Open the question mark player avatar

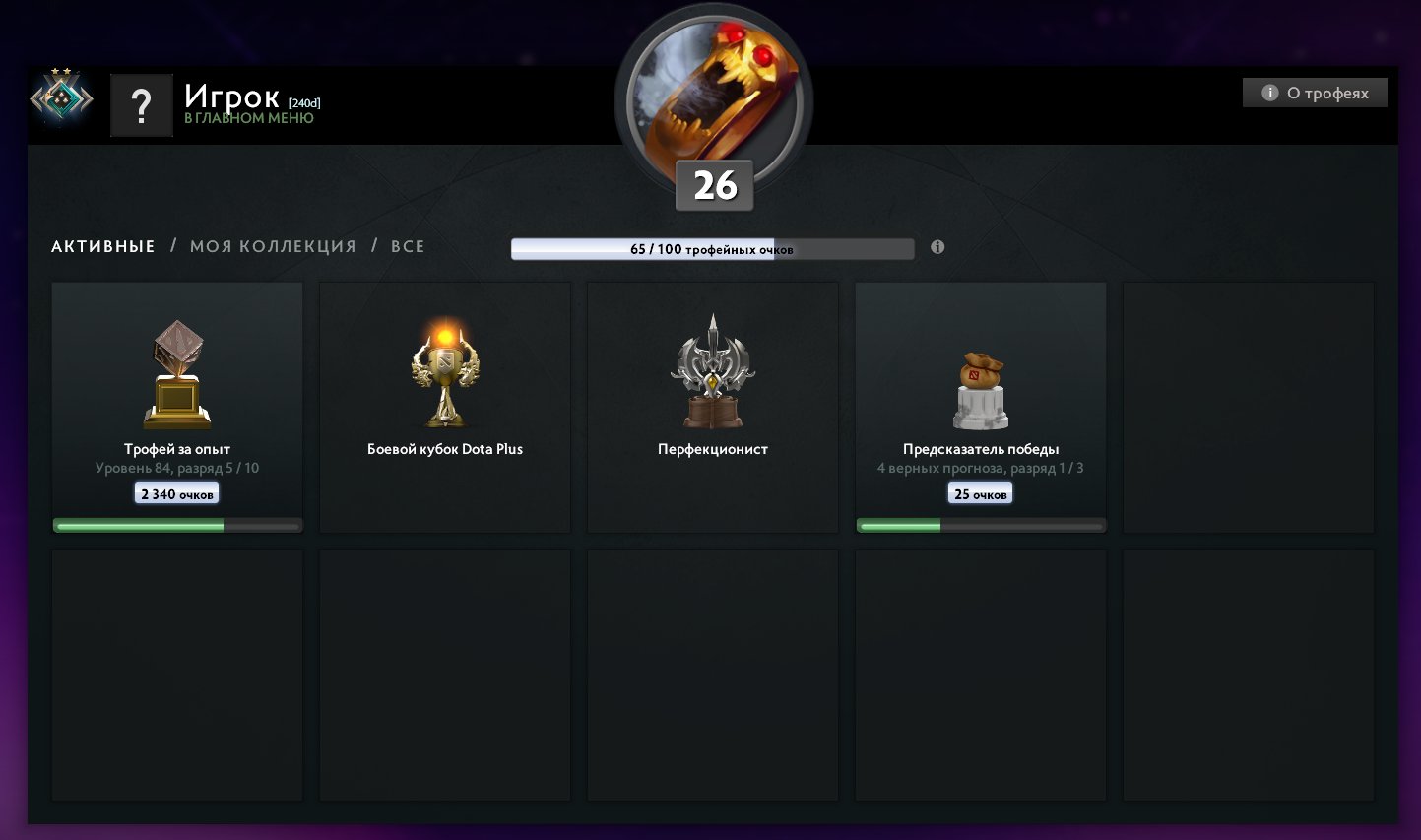pos(142,104)
